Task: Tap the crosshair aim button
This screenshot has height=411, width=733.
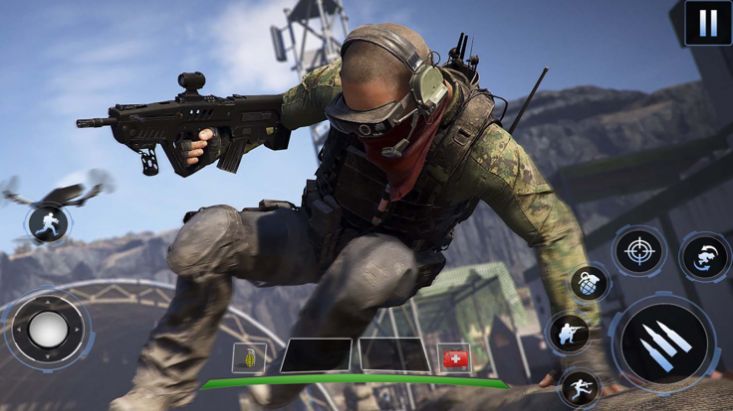Action: pos(638,250)
